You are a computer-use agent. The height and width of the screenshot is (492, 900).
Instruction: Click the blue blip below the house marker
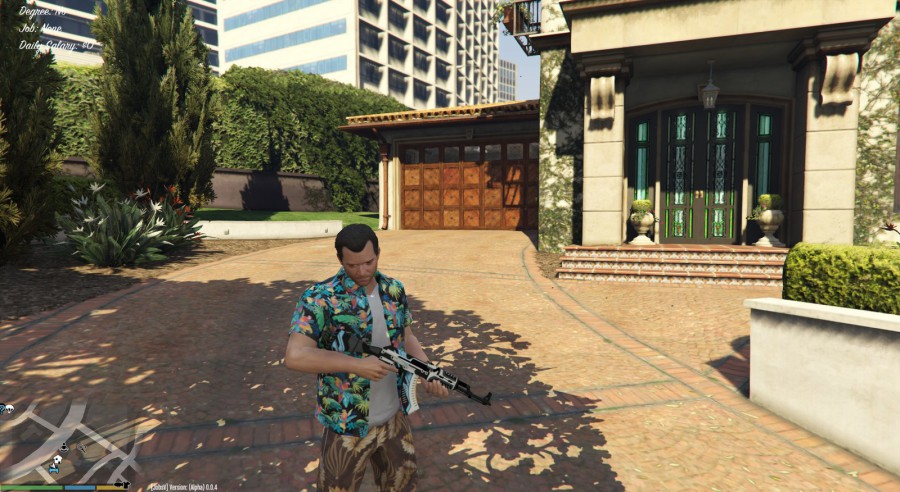pos(54,470)
